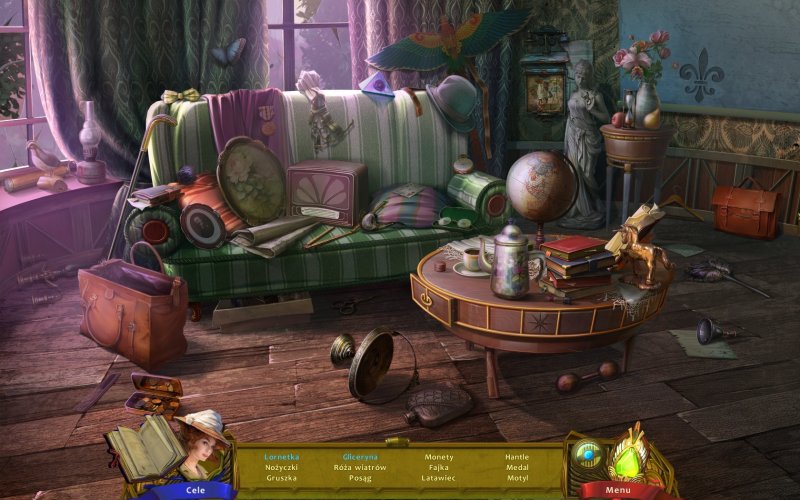
Task: Click Róża wiatrów in the list
Action: point(359,467)
